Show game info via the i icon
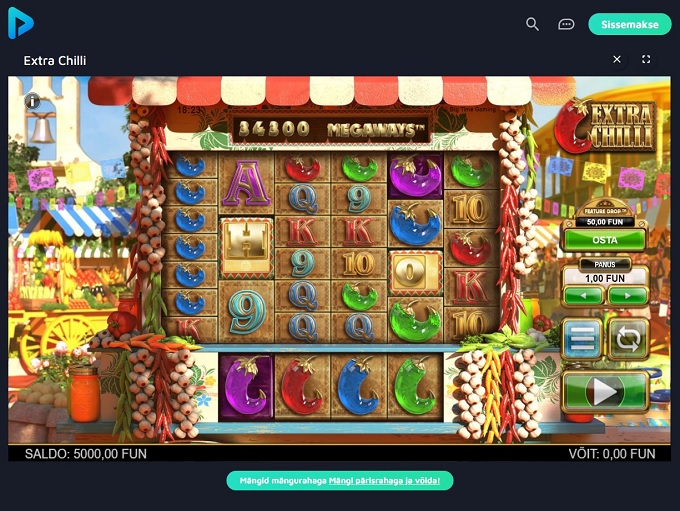680x511 pixels. tap(33, 101)
